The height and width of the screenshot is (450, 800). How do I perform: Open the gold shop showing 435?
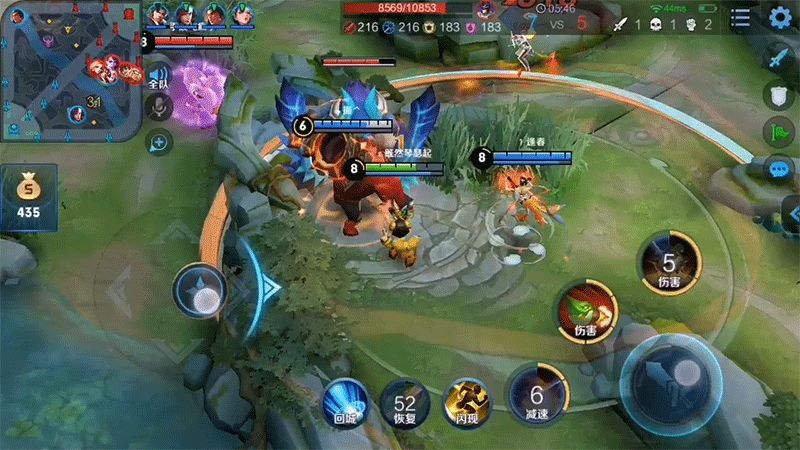point(28,193)
